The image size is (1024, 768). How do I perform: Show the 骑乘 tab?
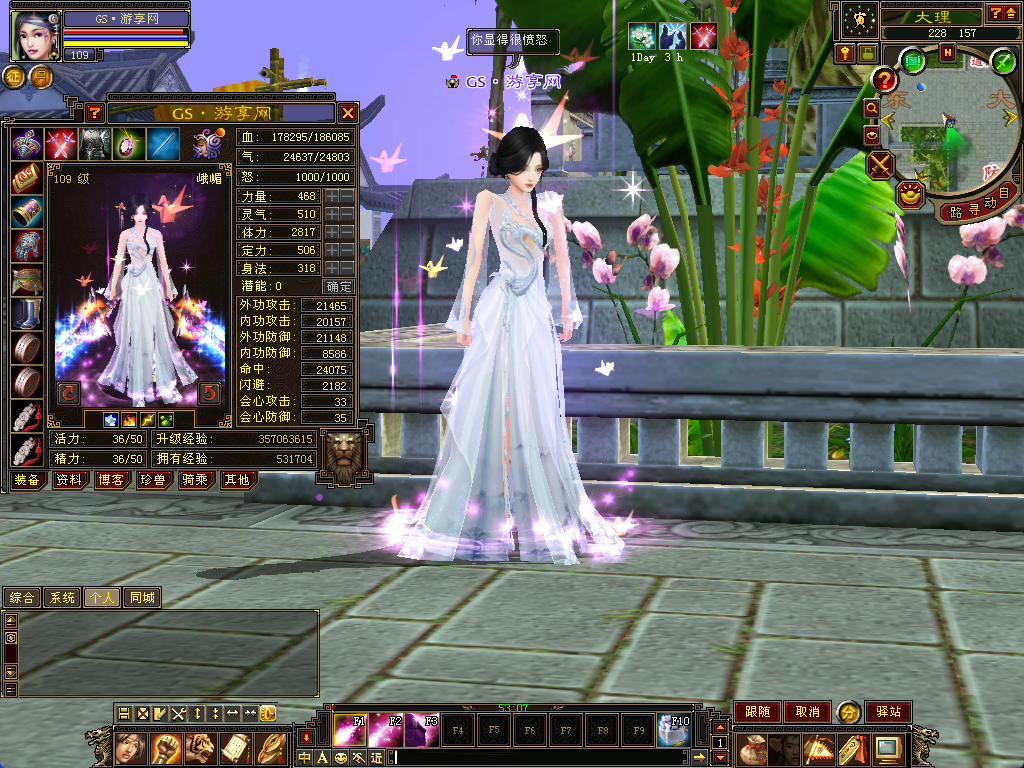point(194,480)
